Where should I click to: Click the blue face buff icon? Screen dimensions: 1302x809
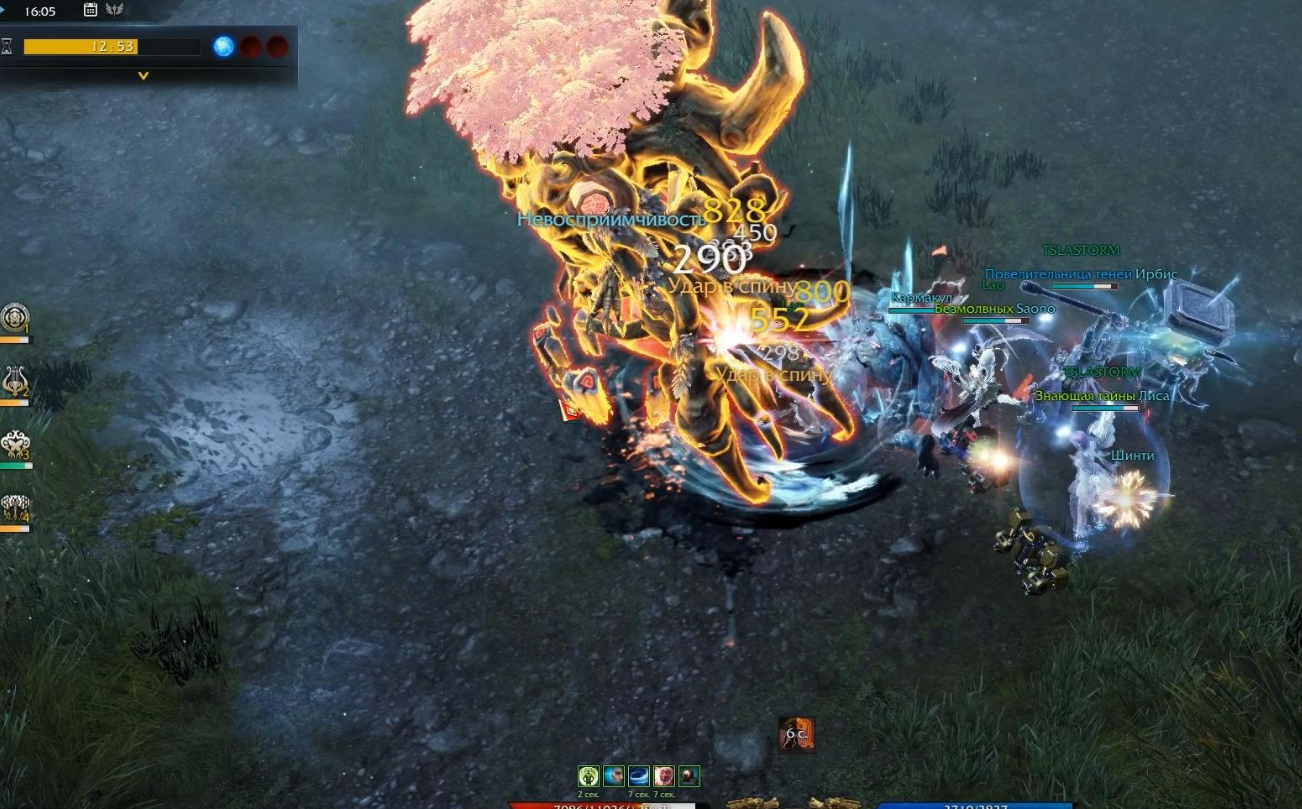(x=613, y=776)
